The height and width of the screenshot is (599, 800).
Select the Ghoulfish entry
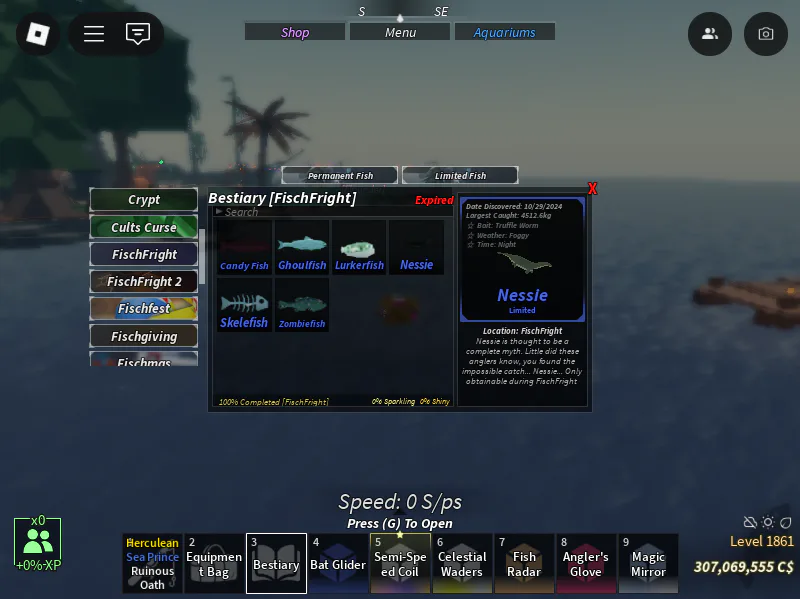(x=302, y=249)
